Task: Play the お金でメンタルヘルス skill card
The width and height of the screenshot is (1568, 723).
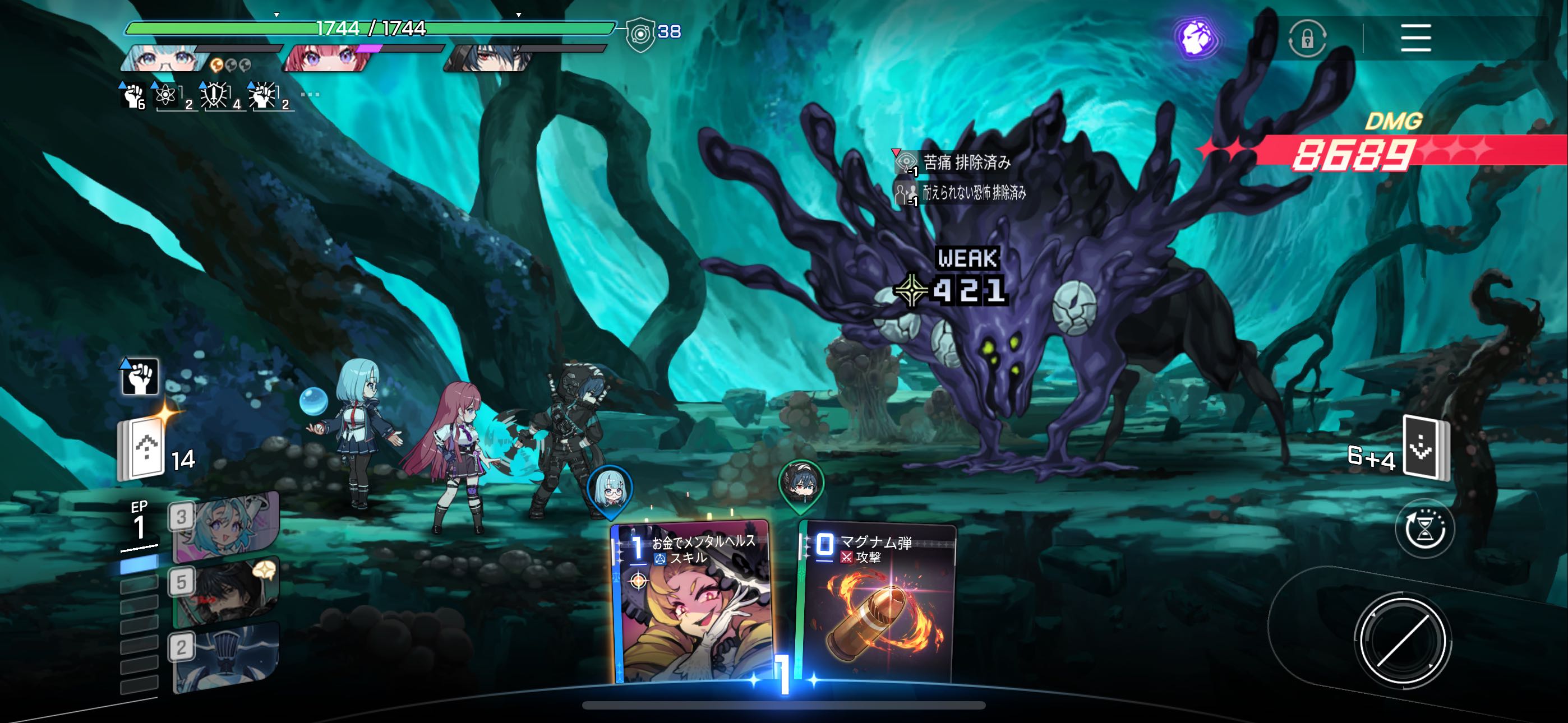Action: point(691,602)
